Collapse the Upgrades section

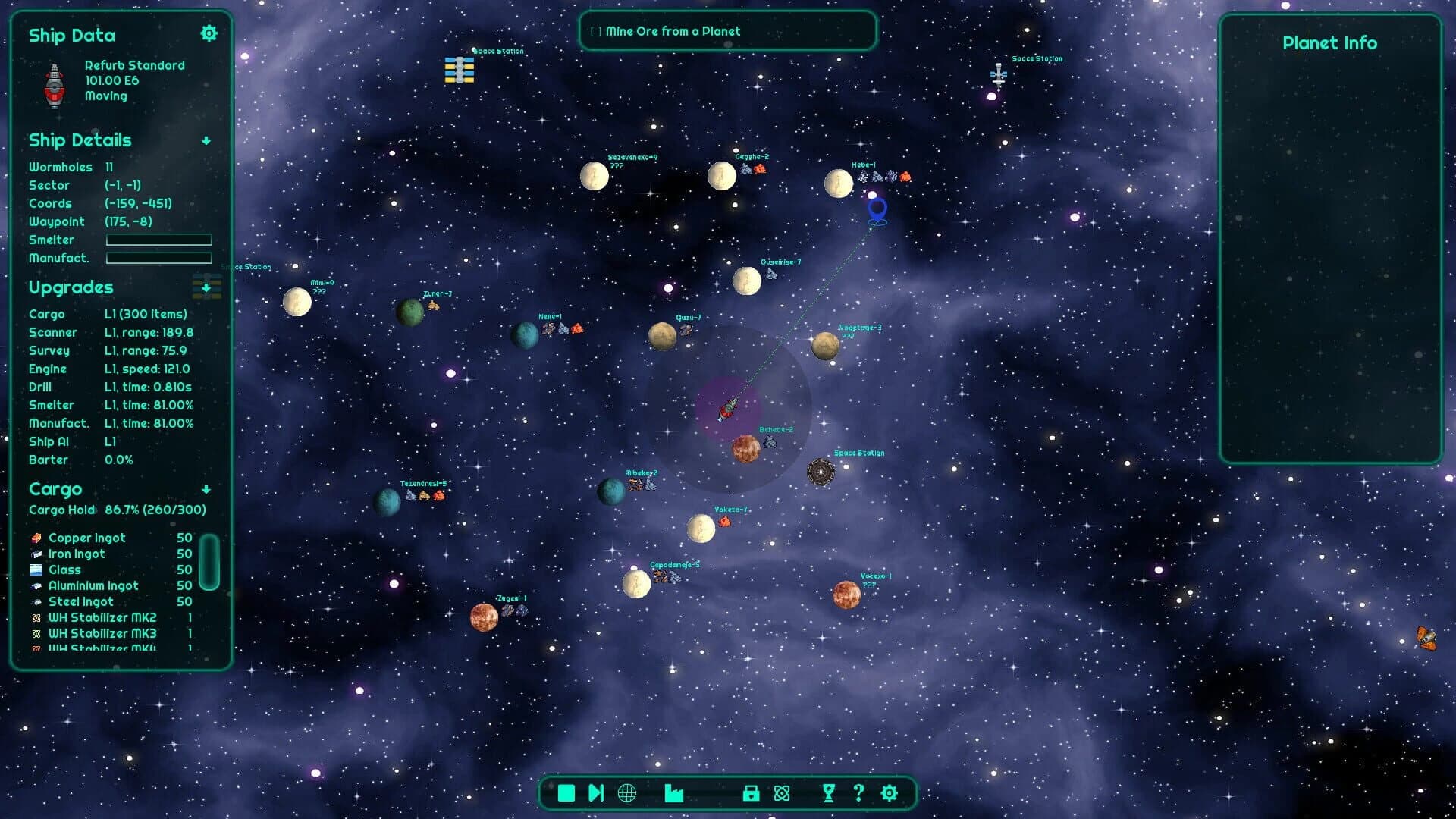click(x=206, y=288)
